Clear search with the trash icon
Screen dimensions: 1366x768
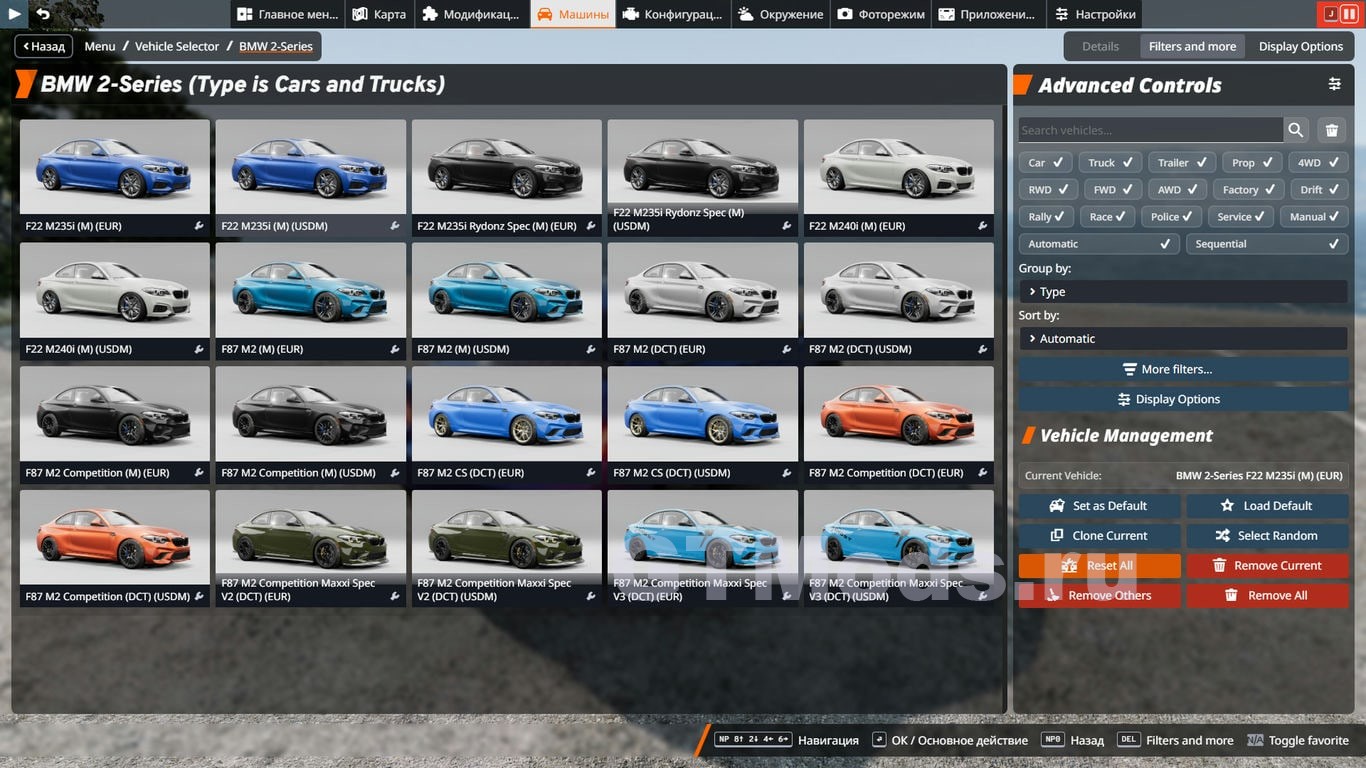(1332, 130)
